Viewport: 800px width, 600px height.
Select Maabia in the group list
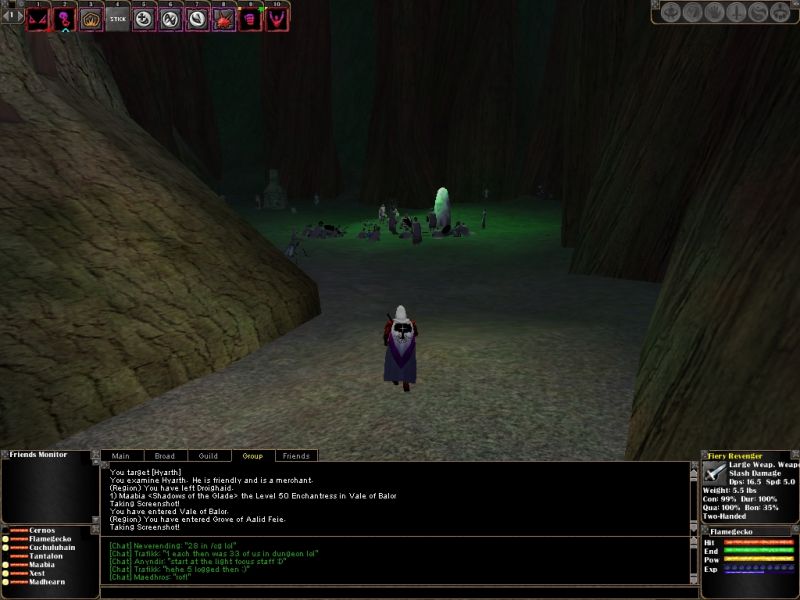pos(42,566)
